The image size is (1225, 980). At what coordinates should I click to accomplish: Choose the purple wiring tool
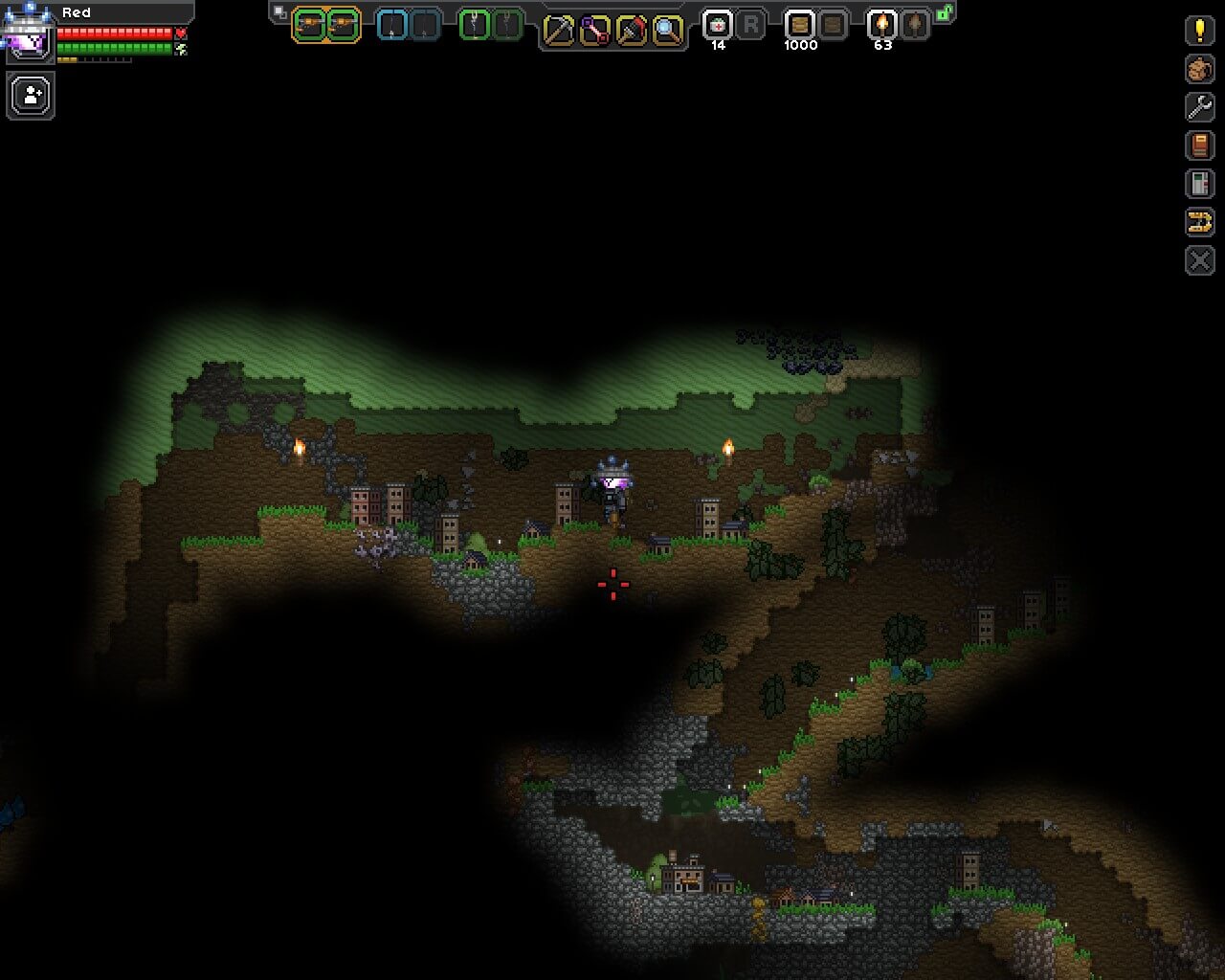[x=594, y=31]
